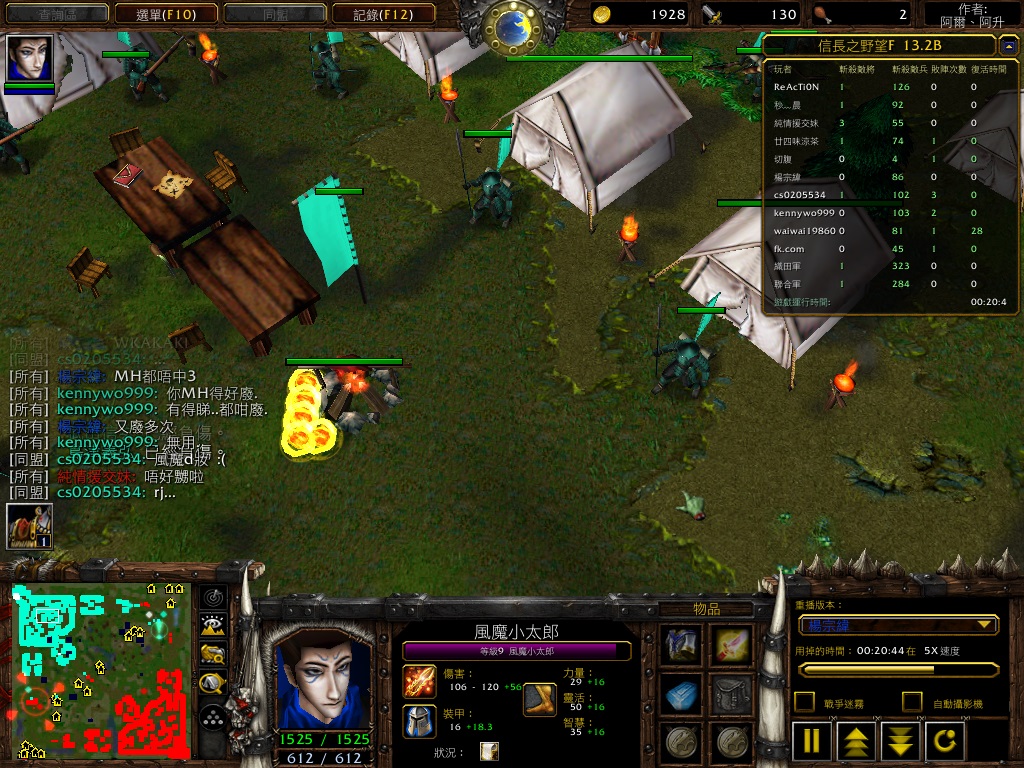Click the minimap
This screenshot has height=768, width=1024.
[101, 670]
